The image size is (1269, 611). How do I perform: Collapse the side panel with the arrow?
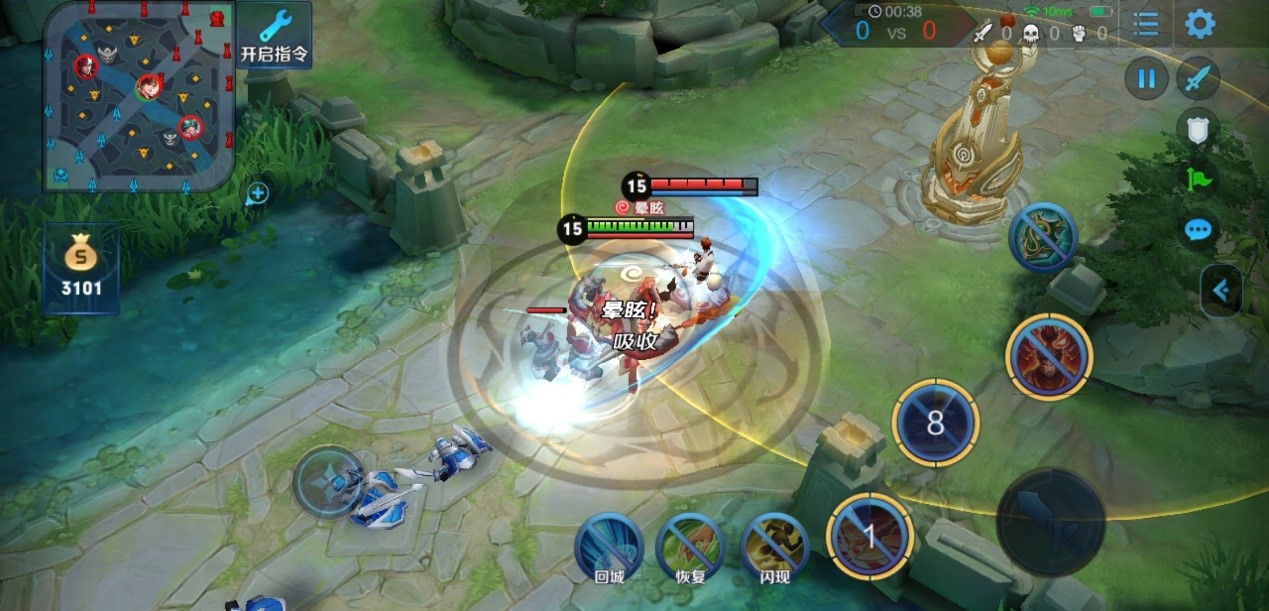pos(1222,290)
